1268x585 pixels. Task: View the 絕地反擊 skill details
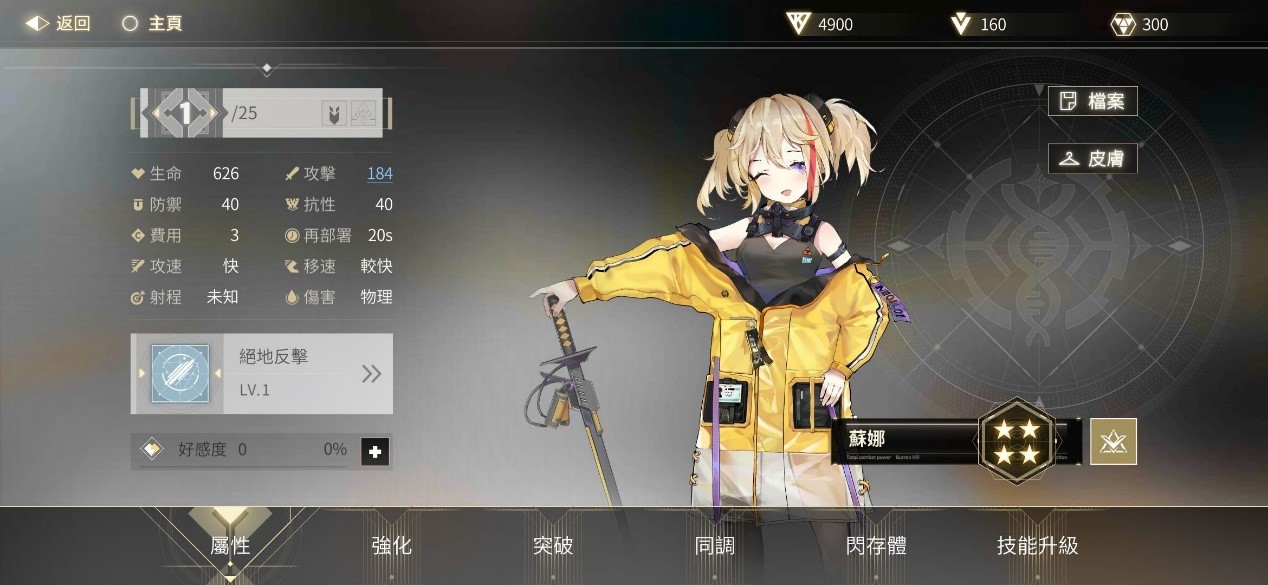point(371,374)
